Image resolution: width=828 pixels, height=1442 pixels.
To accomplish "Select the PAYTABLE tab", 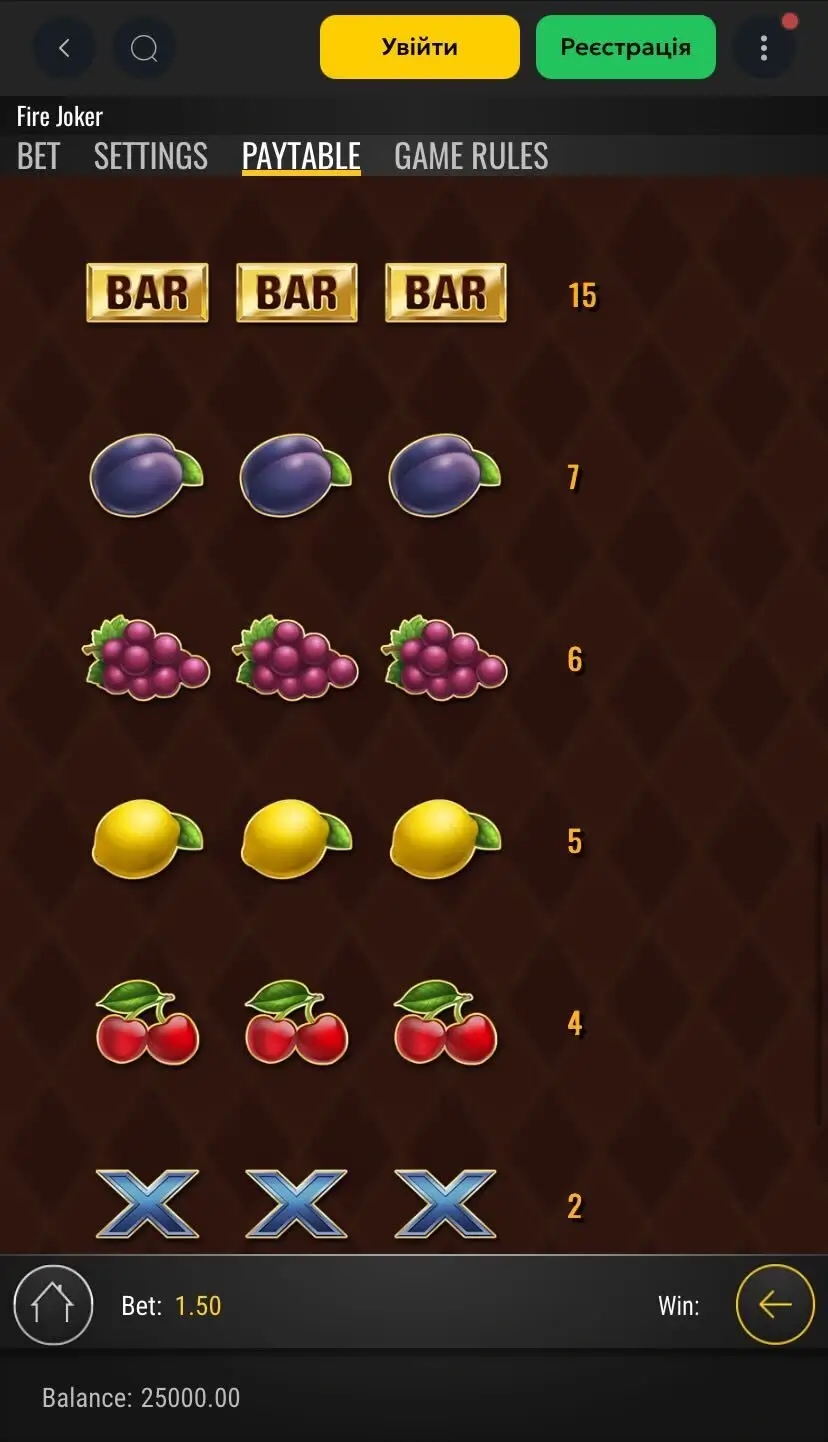I will click(x=301, y=156).
